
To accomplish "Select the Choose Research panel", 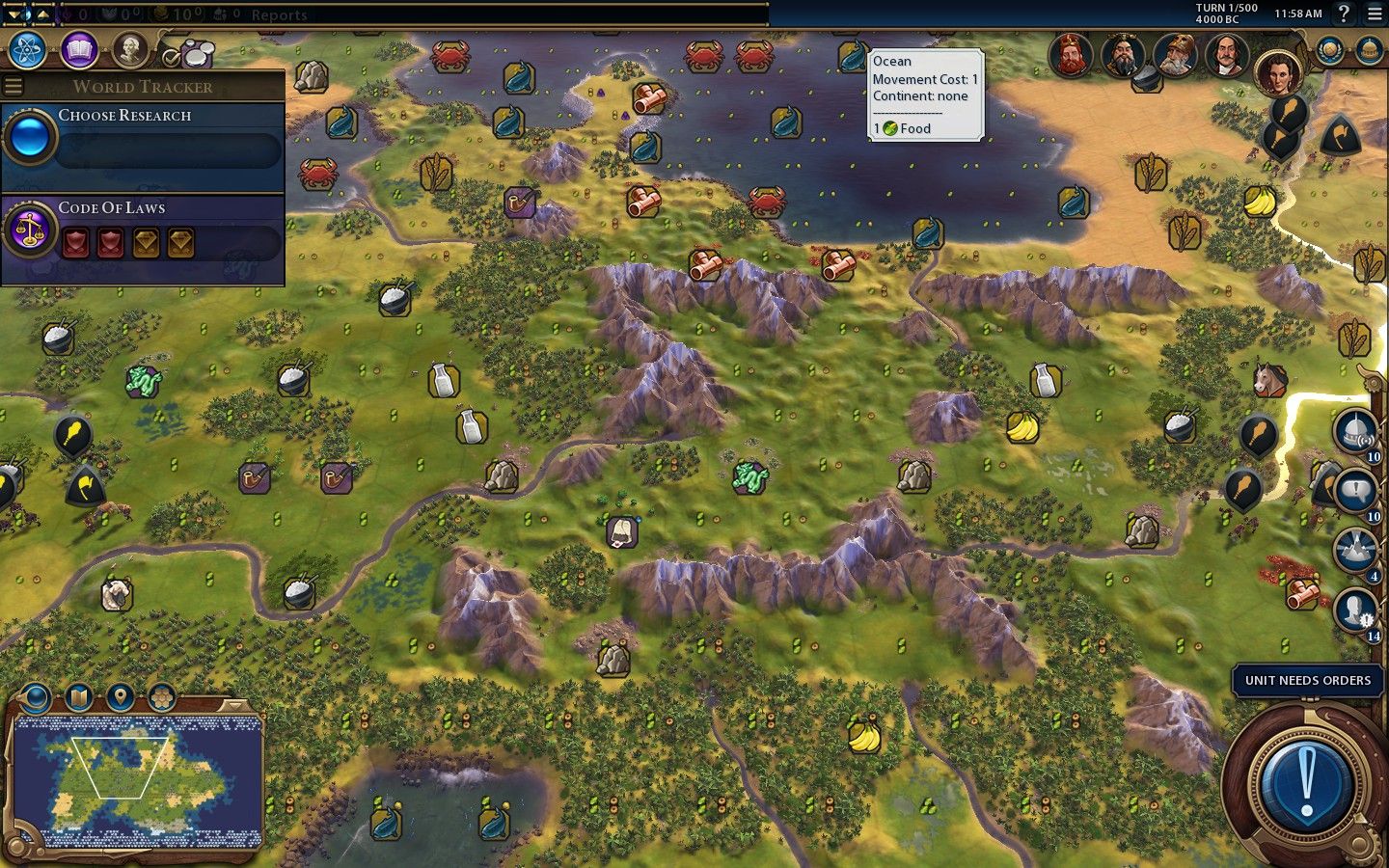I will (x=145, y=137).
